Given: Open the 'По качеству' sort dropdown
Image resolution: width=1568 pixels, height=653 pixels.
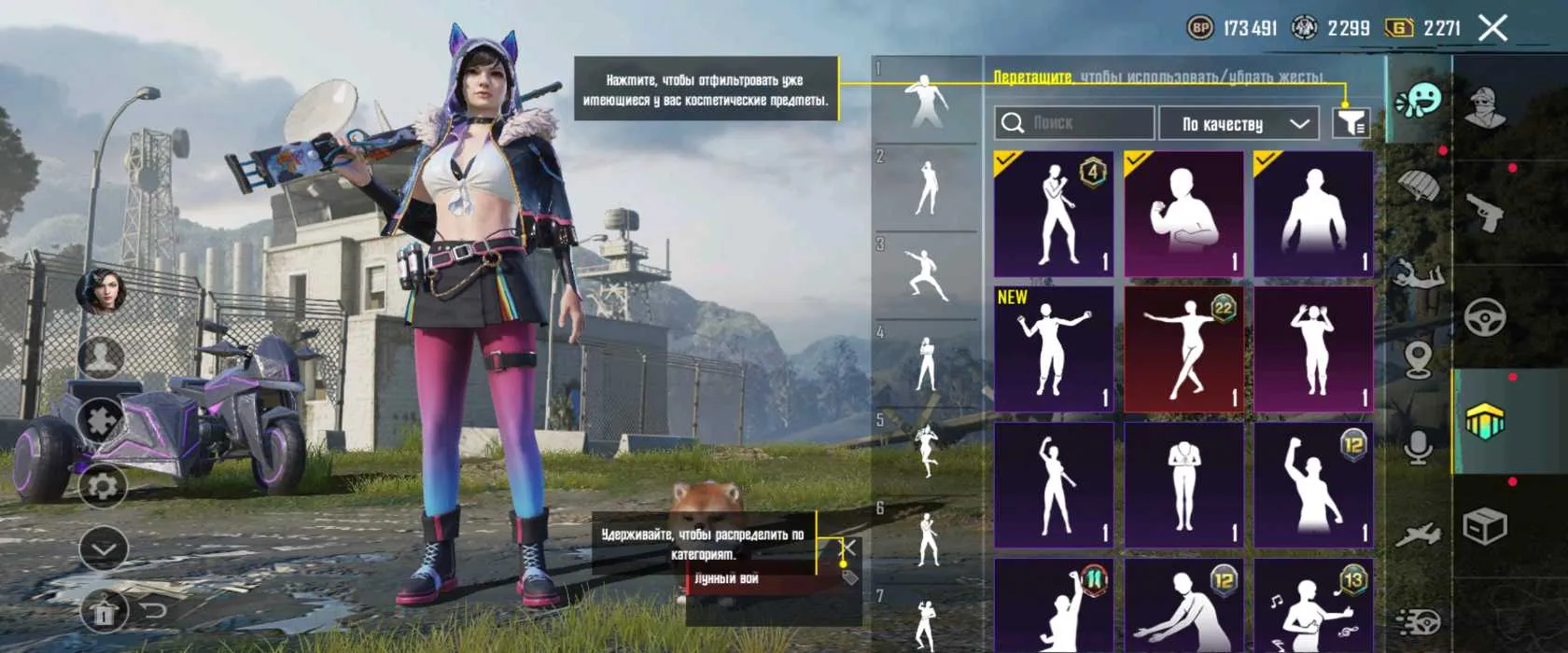Looking at the screenshot, I should point(1239,123).
